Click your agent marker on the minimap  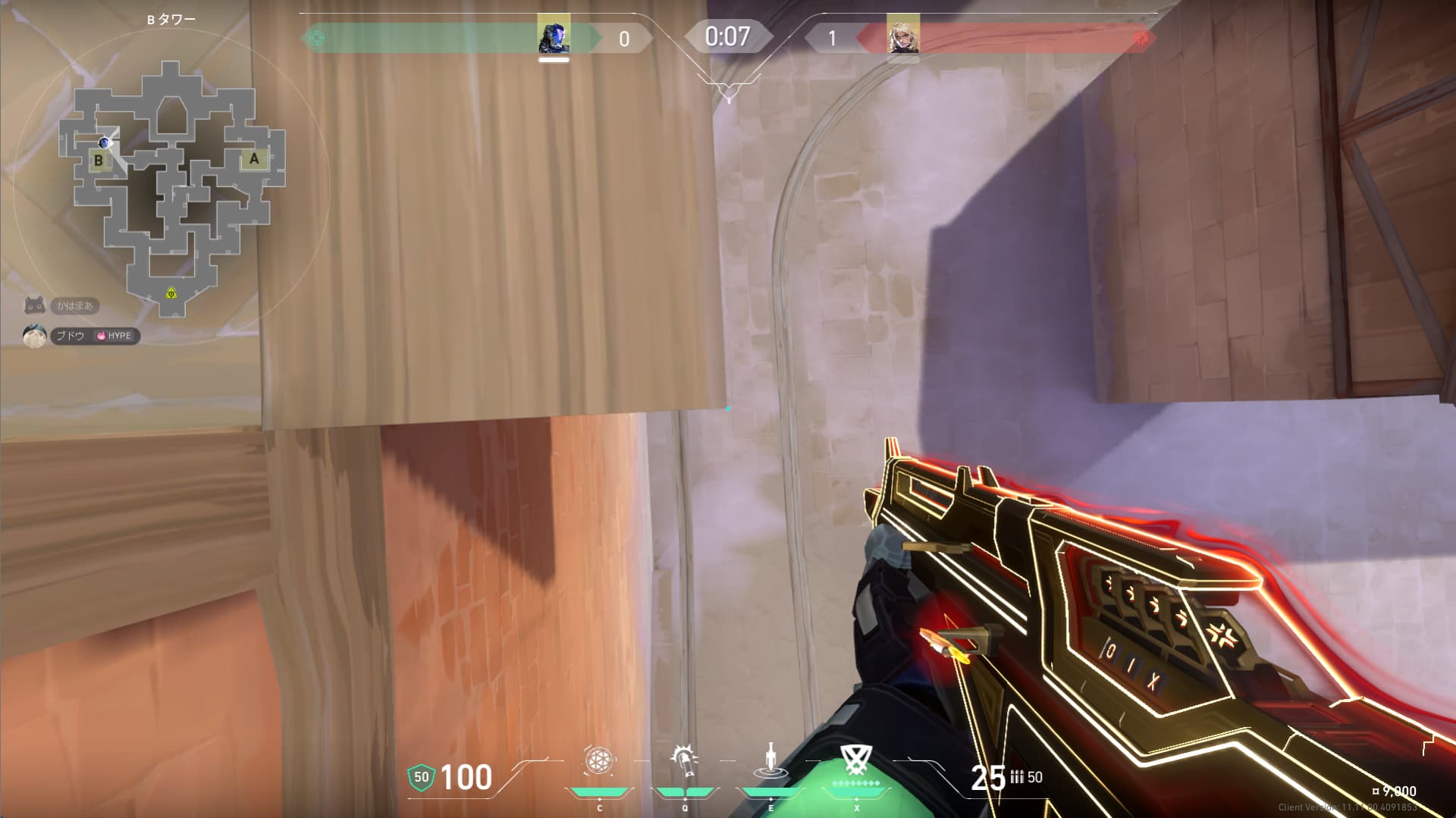click(x=104, y=143)
